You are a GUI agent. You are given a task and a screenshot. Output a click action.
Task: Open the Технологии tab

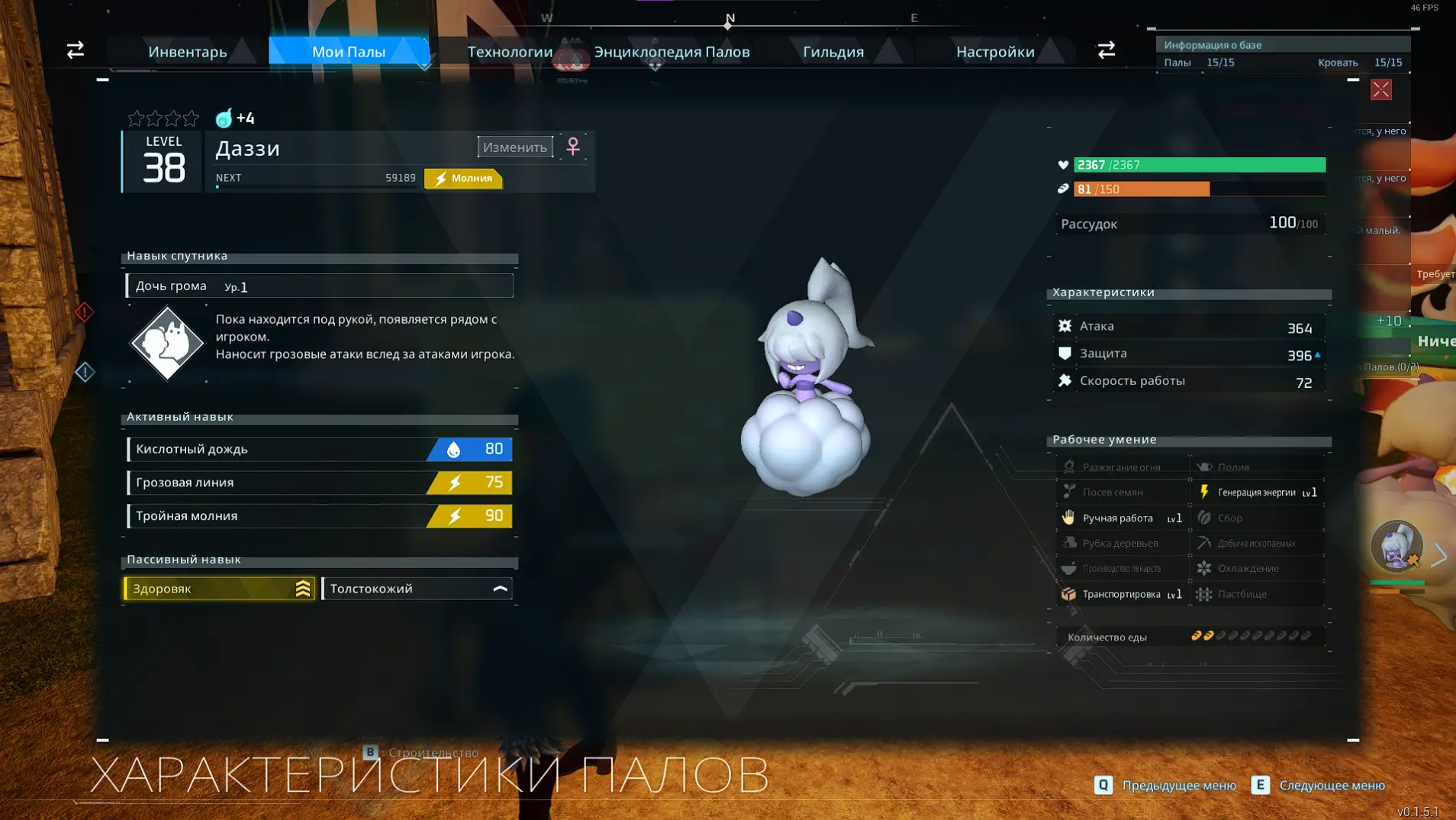pos(510,52)
